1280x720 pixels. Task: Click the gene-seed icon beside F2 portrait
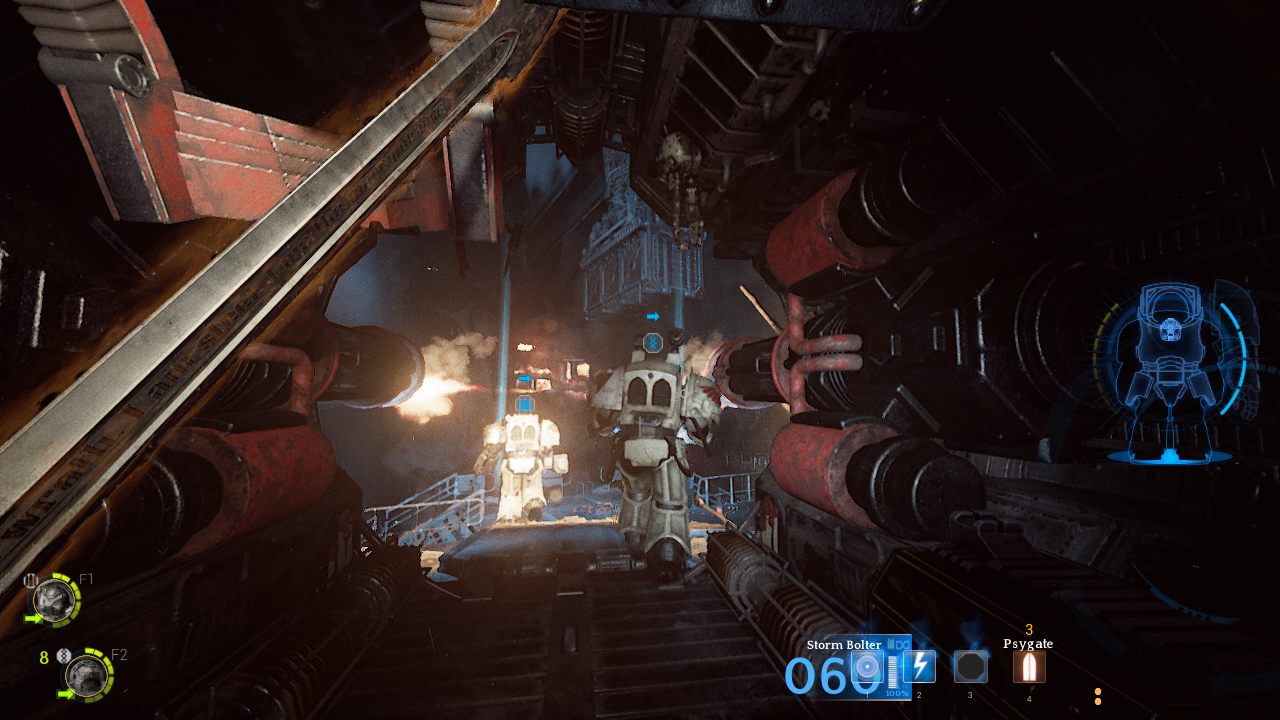[x=64, y=656]
